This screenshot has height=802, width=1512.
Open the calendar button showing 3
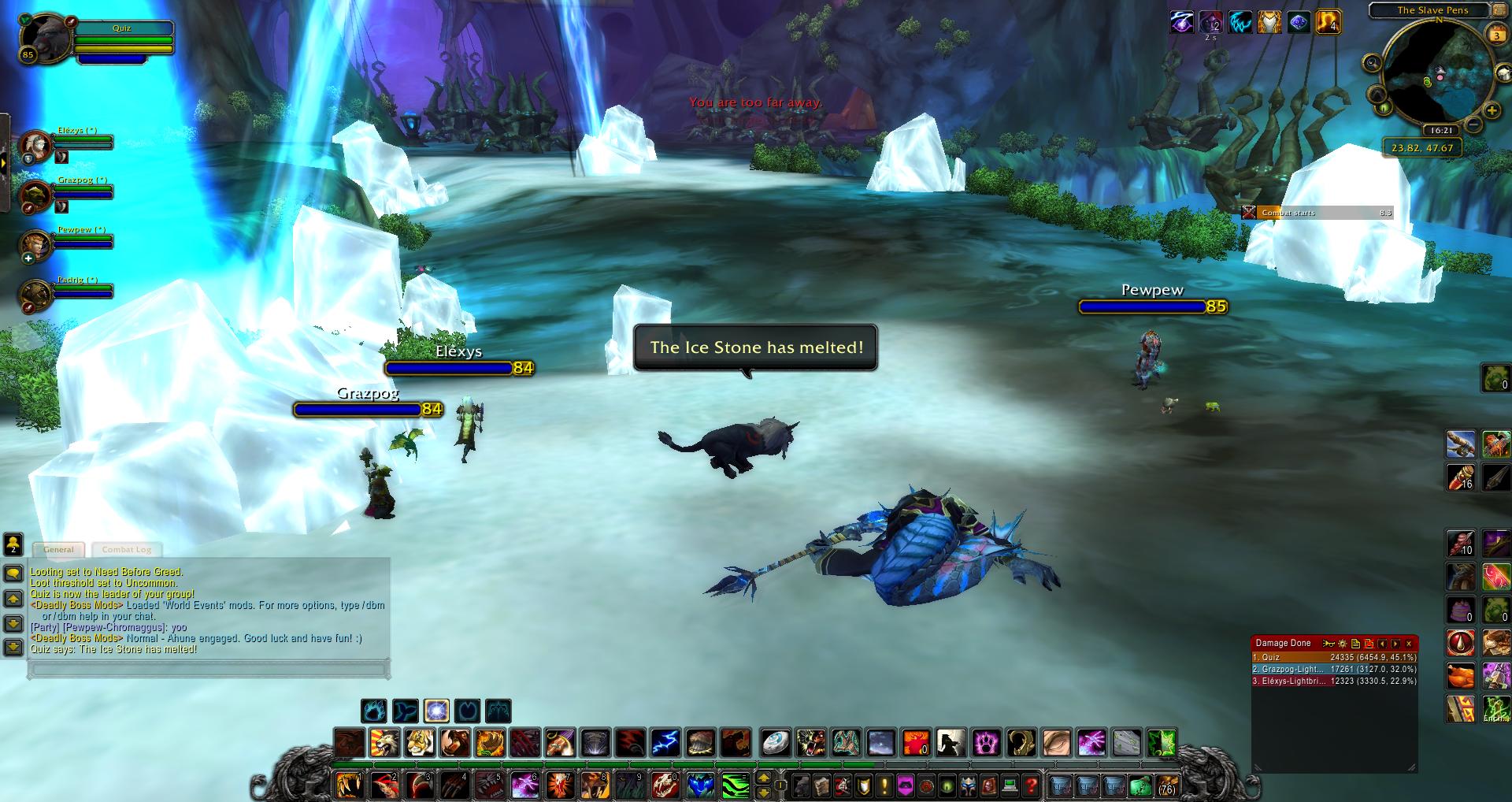point(1496,35)
